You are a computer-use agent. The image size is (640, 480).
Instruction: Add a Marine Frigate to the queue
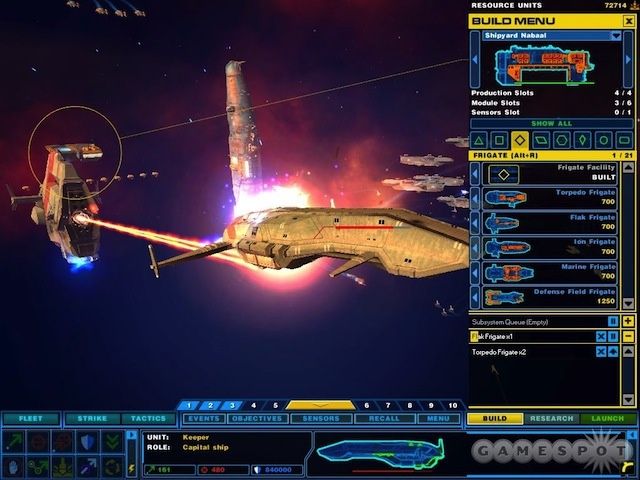click(549, 272)
